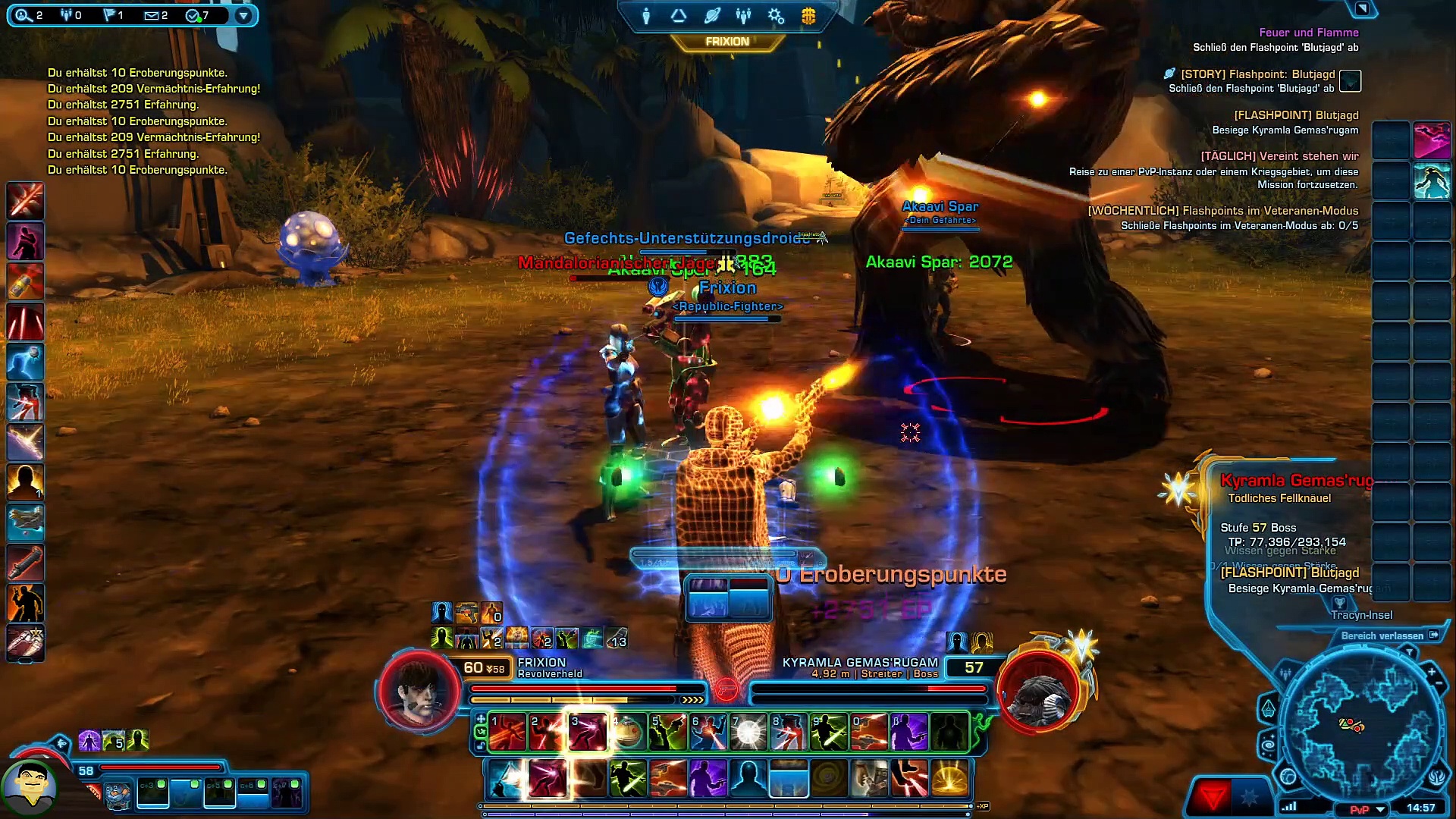Select the Kyramla Gemas'rugam target portrait
Image resolution: width=1456 pixels, height=819 pixels.
point(1038,692)
